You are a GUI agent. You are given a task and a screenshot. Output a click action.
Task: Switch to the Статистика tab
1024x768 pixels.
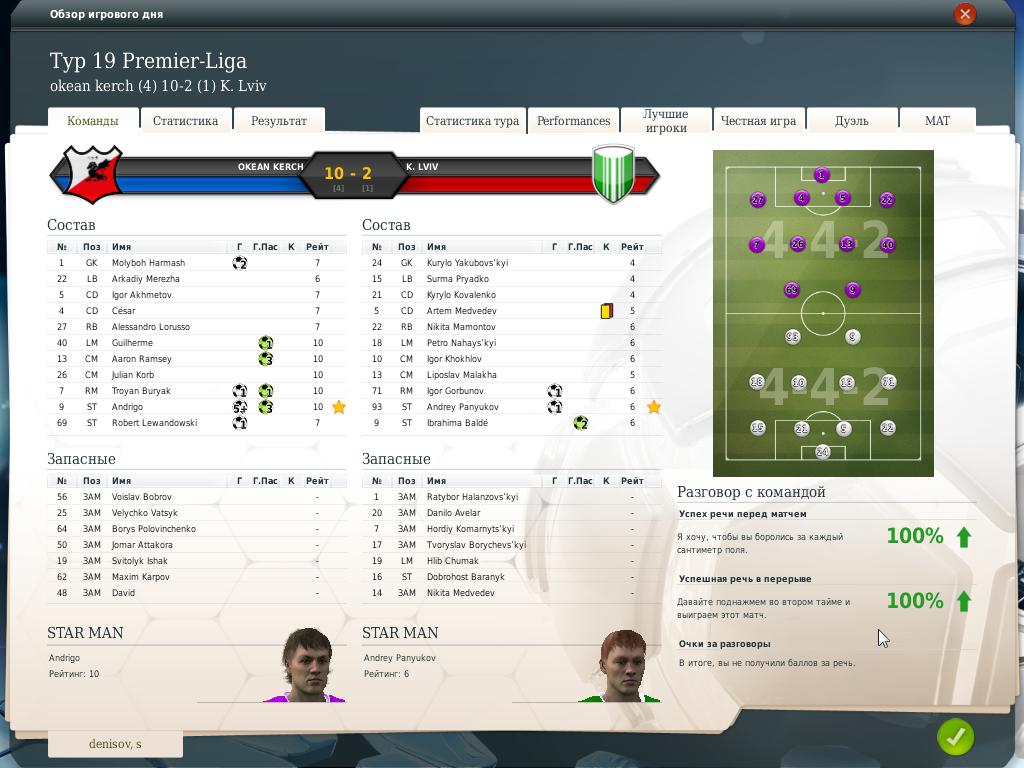[185, 121]
